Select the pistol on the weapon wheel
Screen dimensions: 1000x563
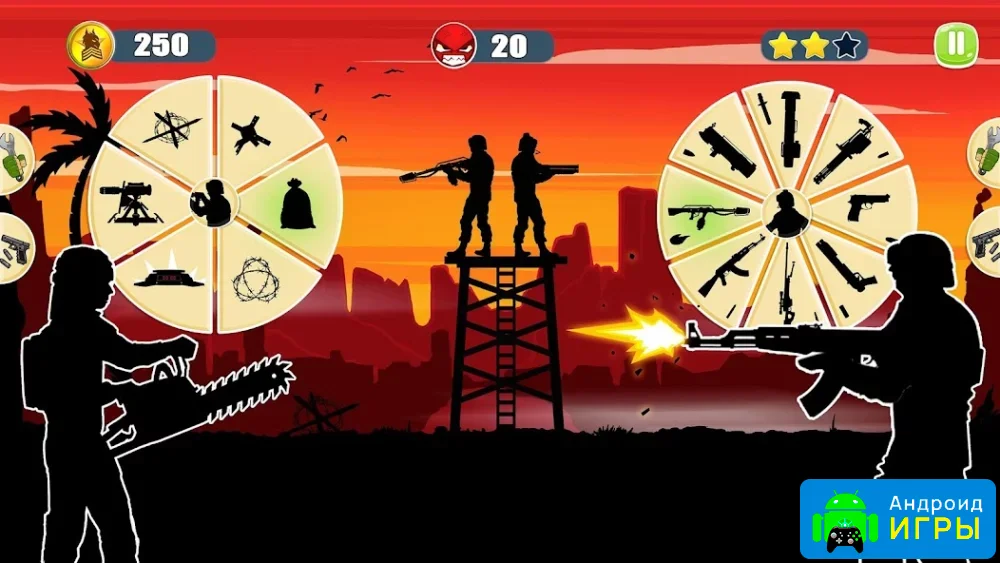864,207
